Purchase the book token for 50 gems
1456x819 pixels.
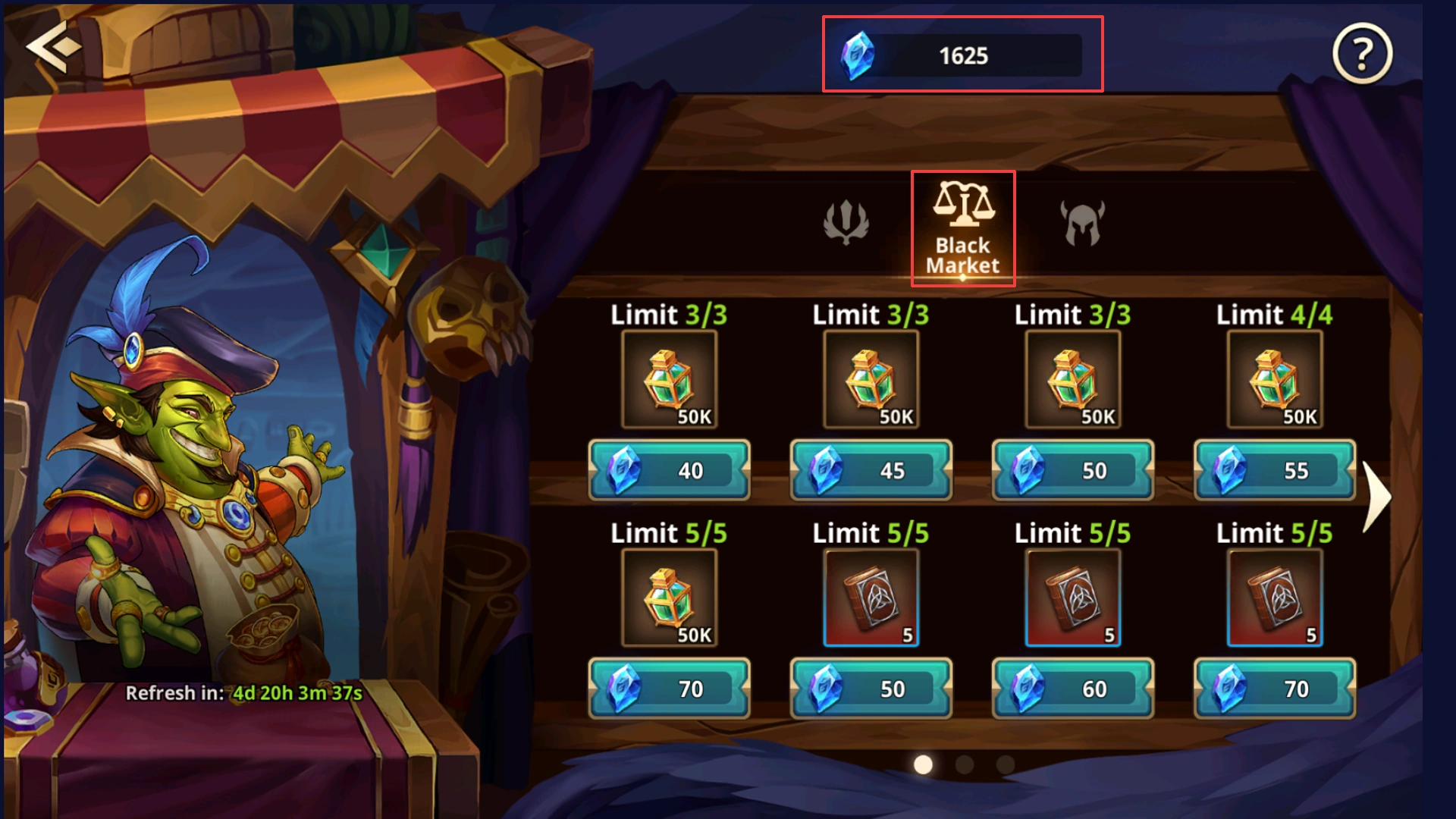click(871, 689)
